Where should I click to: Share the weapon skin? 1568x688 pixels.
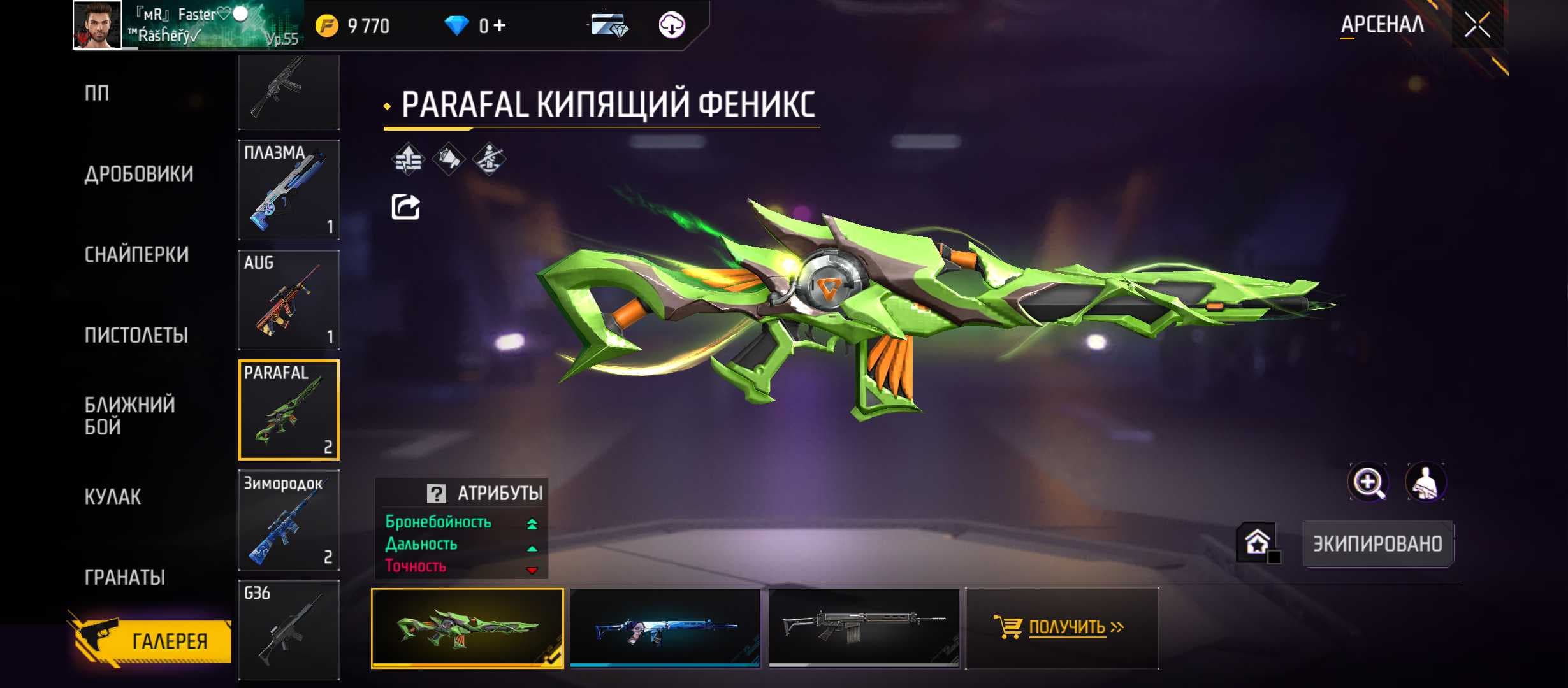point(405,207)
